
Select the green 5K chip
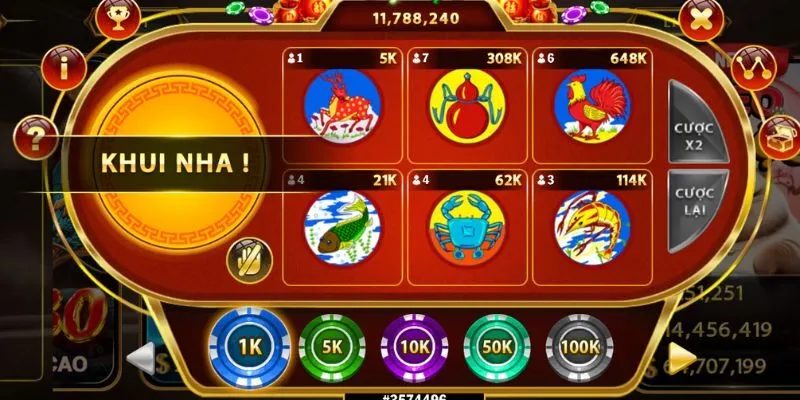(x=332, y=347)
